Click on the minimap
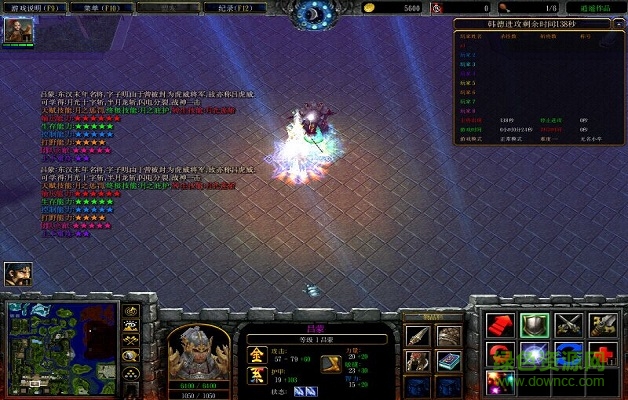 (x=62, y=345)
